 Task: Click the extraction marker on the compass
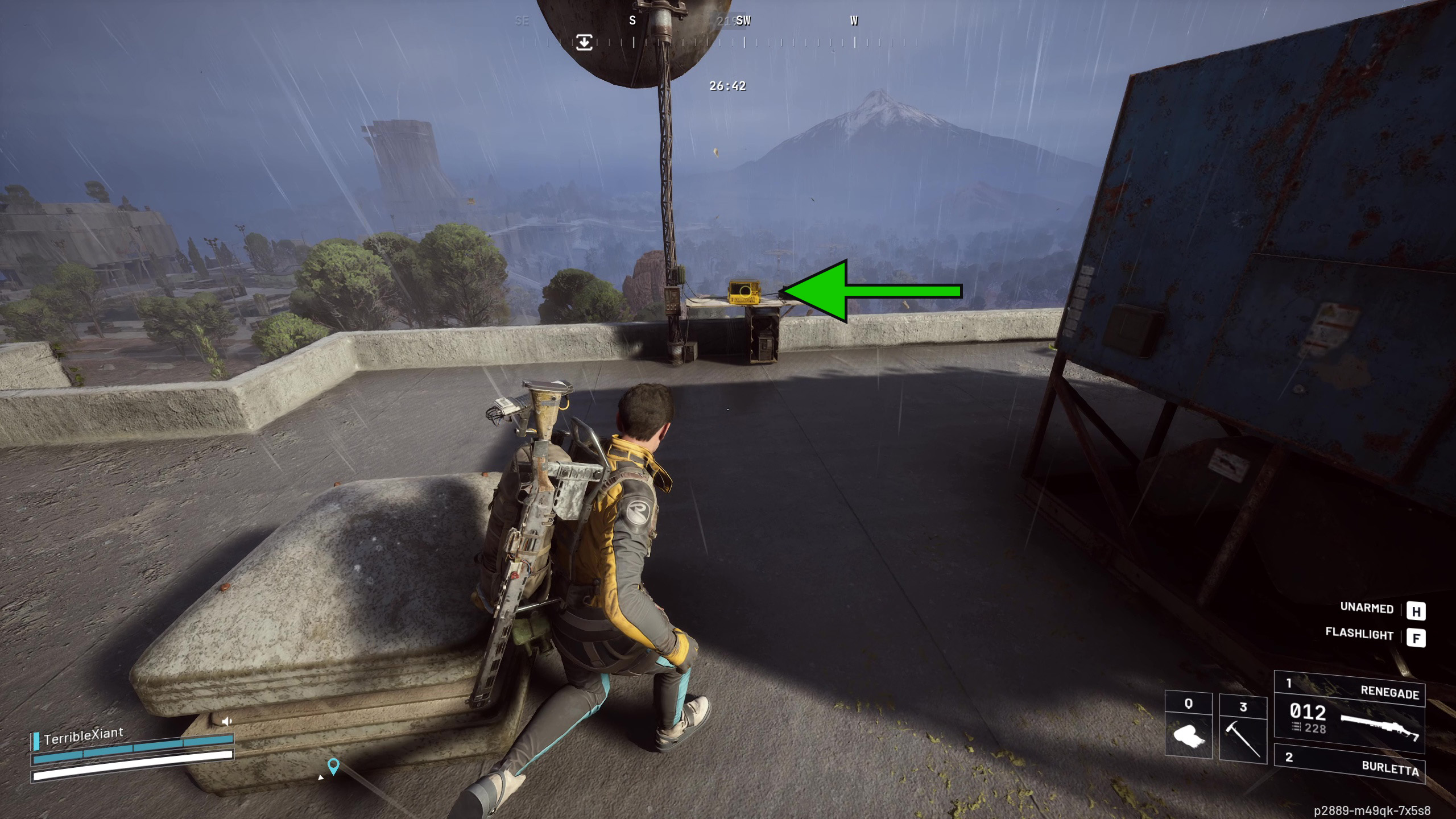click(584, 42)
